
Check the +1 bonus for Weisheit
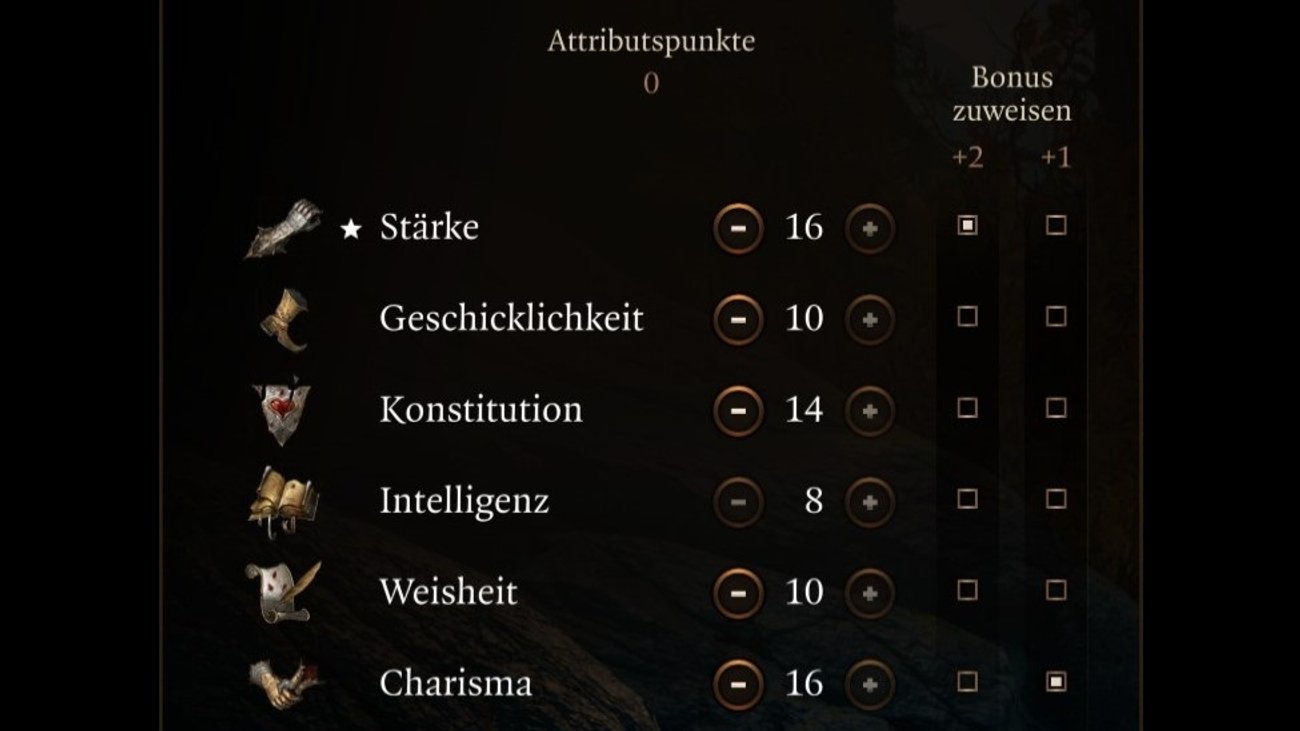1056,590
